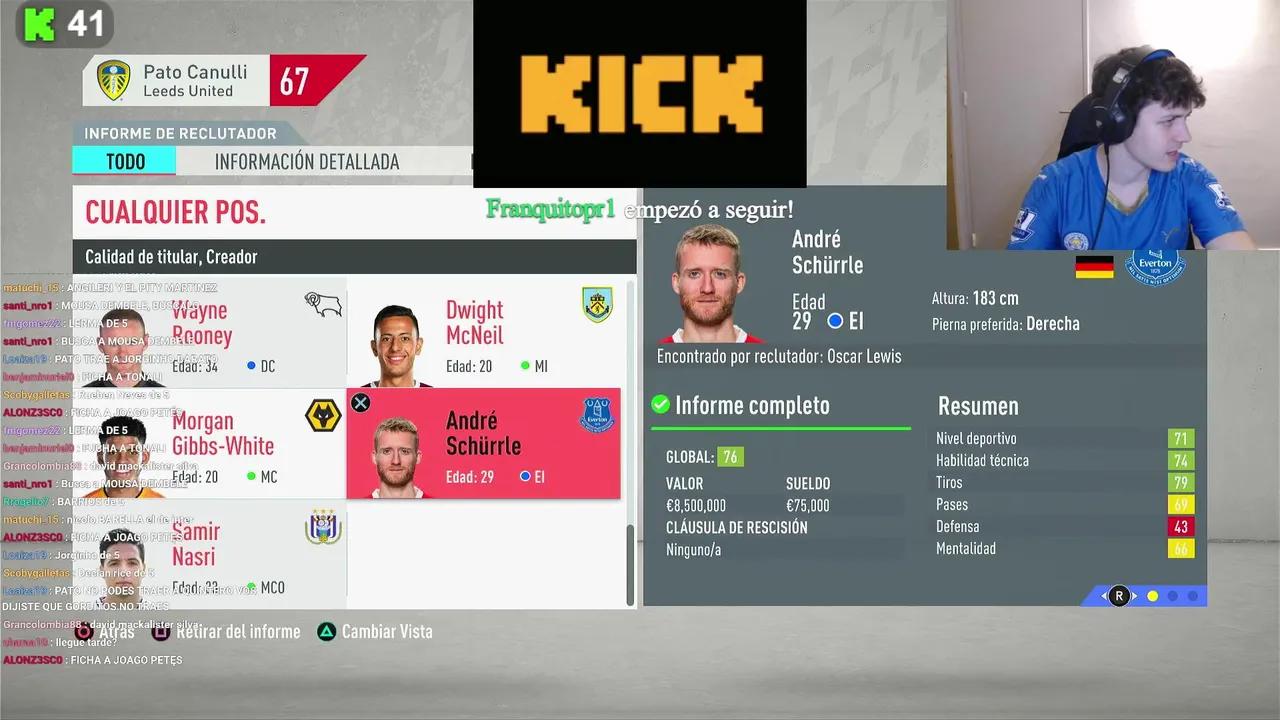Switch to the TODO tab
1280x720 pixels.
pyautogui.click(x=124, y=161)
